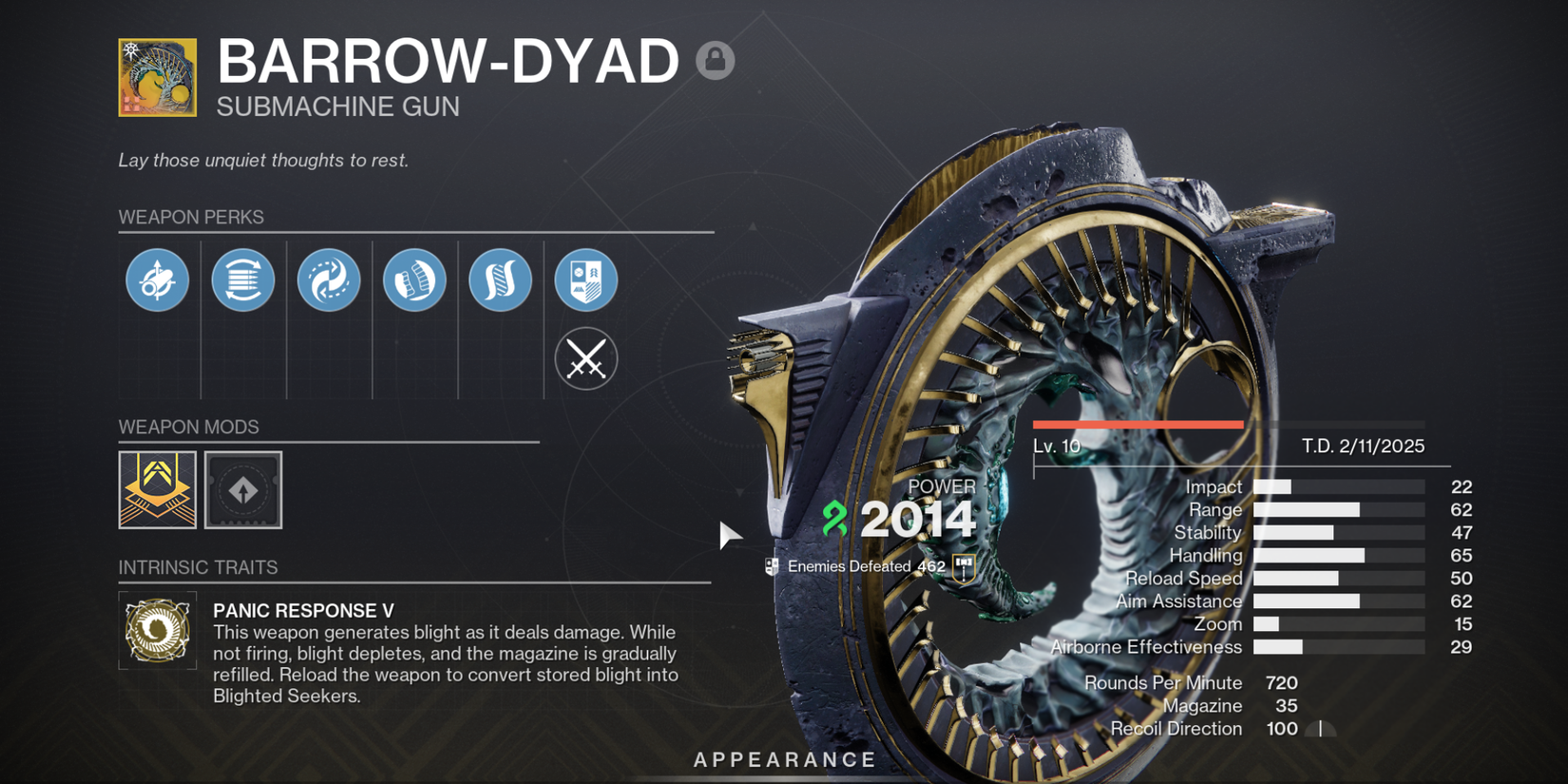The width and height of the screenshot is (1568, 784).
Task: Open the Appearance tab at the bottom
Action: [783, 759]
